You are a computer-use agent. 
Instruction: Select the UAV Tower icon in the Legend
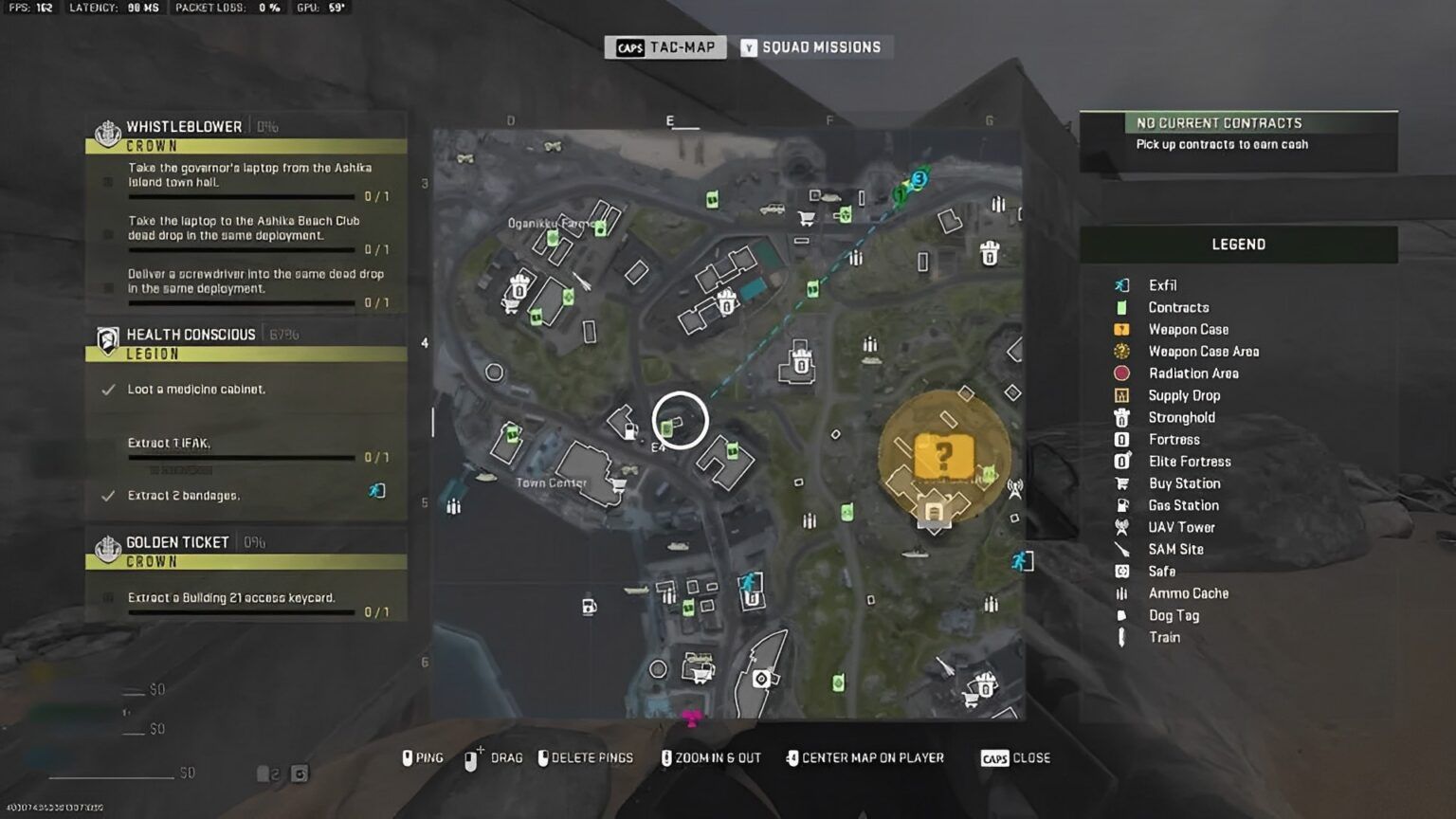pos(1122,527)
